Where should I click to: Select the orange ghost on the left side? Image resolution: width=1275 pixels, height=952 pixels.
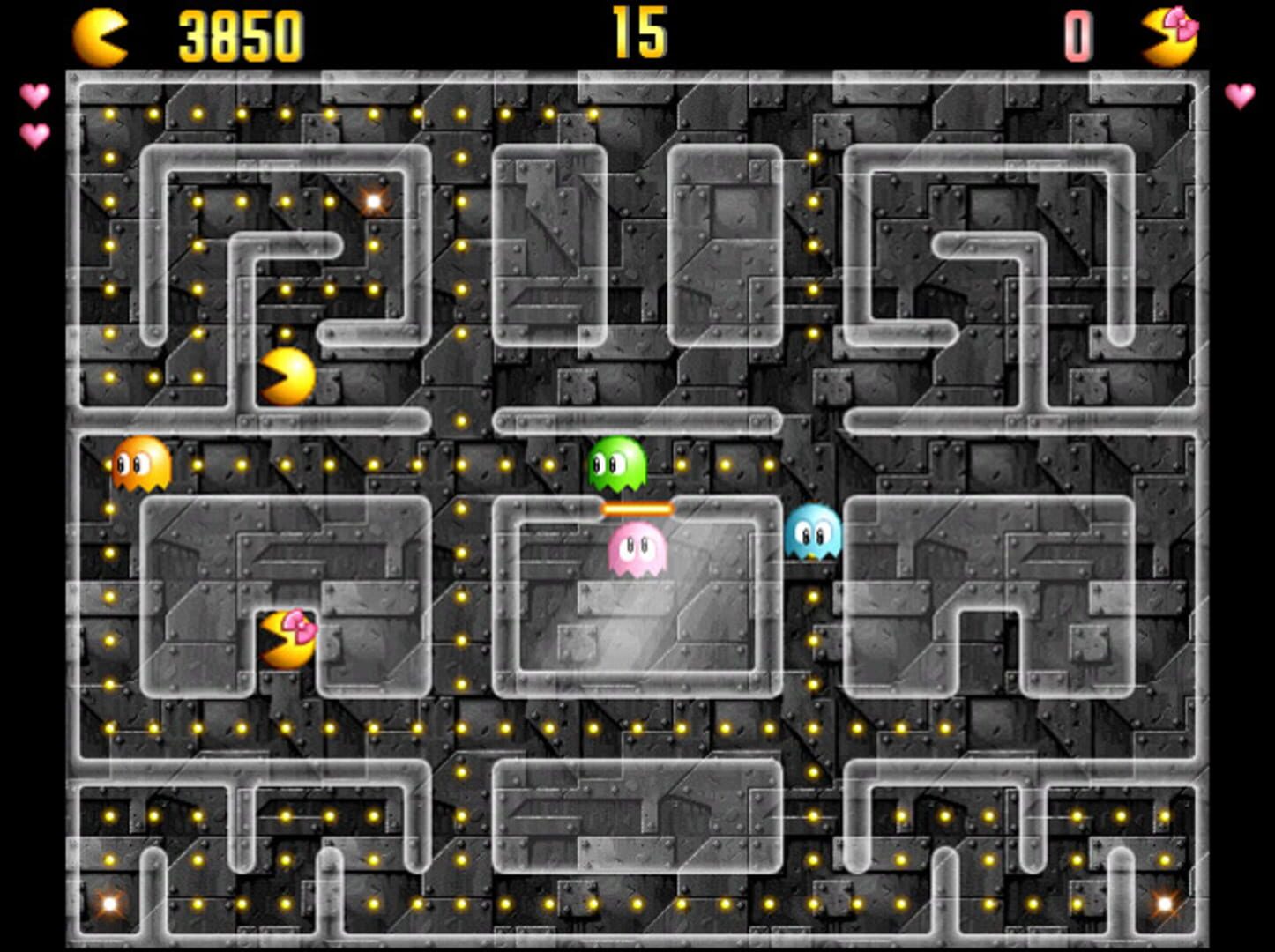141,465
